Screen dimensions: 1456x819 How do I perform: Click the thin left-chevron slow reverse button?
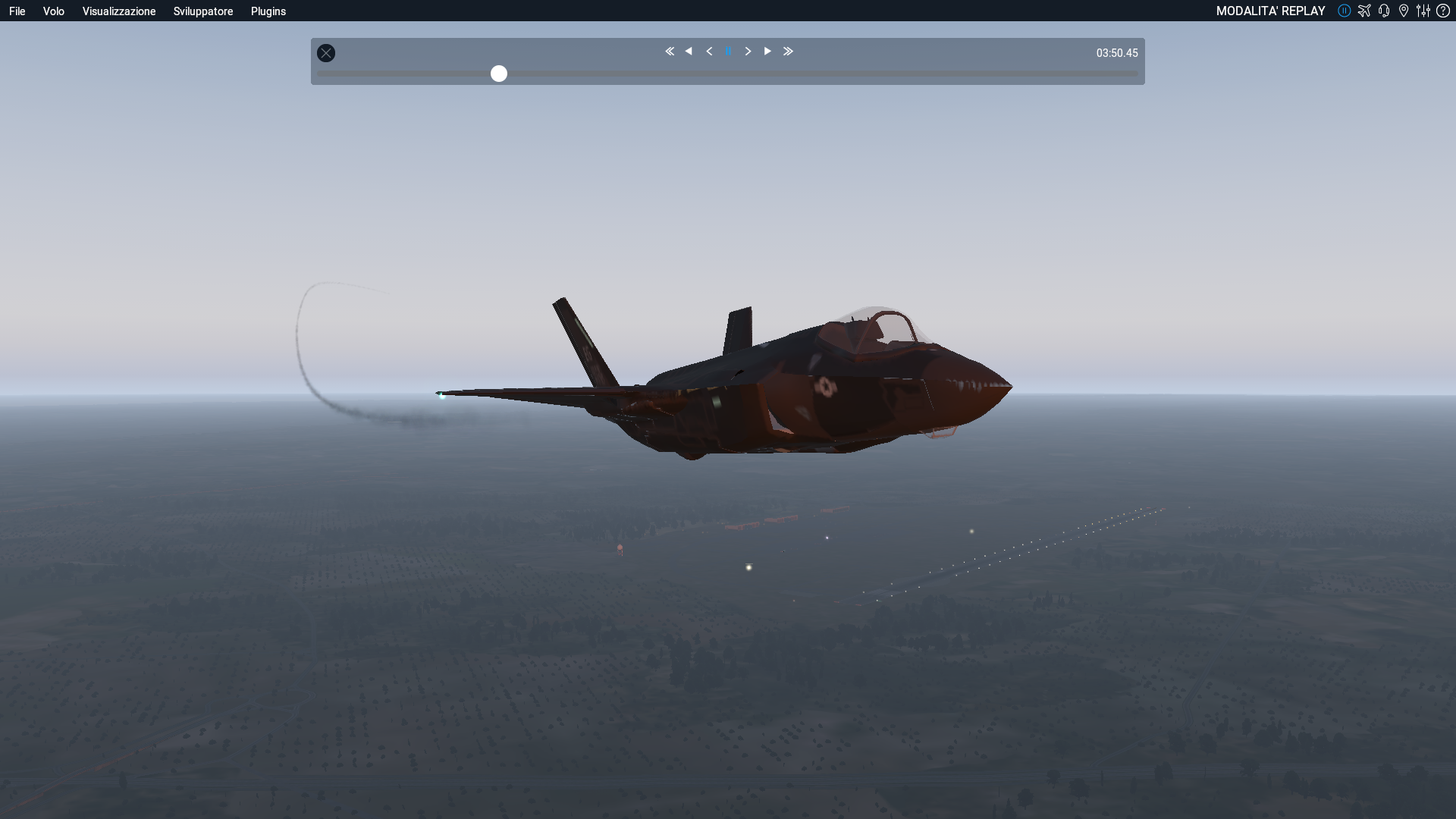tap(709, 52)
